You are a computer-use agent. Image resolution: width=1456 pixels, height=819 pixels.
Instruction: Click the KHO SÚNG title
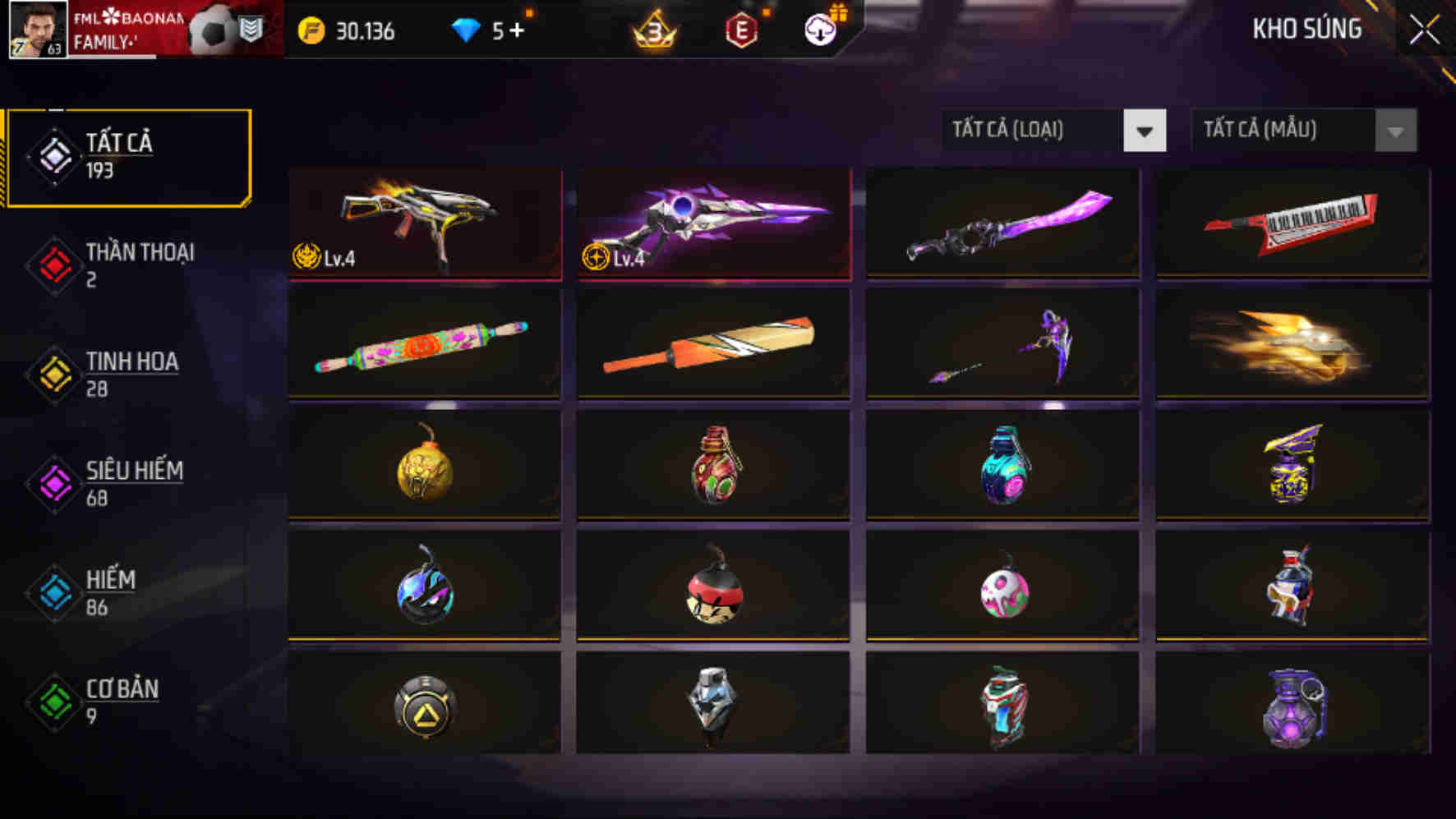pyautogui.click(x=1306, y=30)
